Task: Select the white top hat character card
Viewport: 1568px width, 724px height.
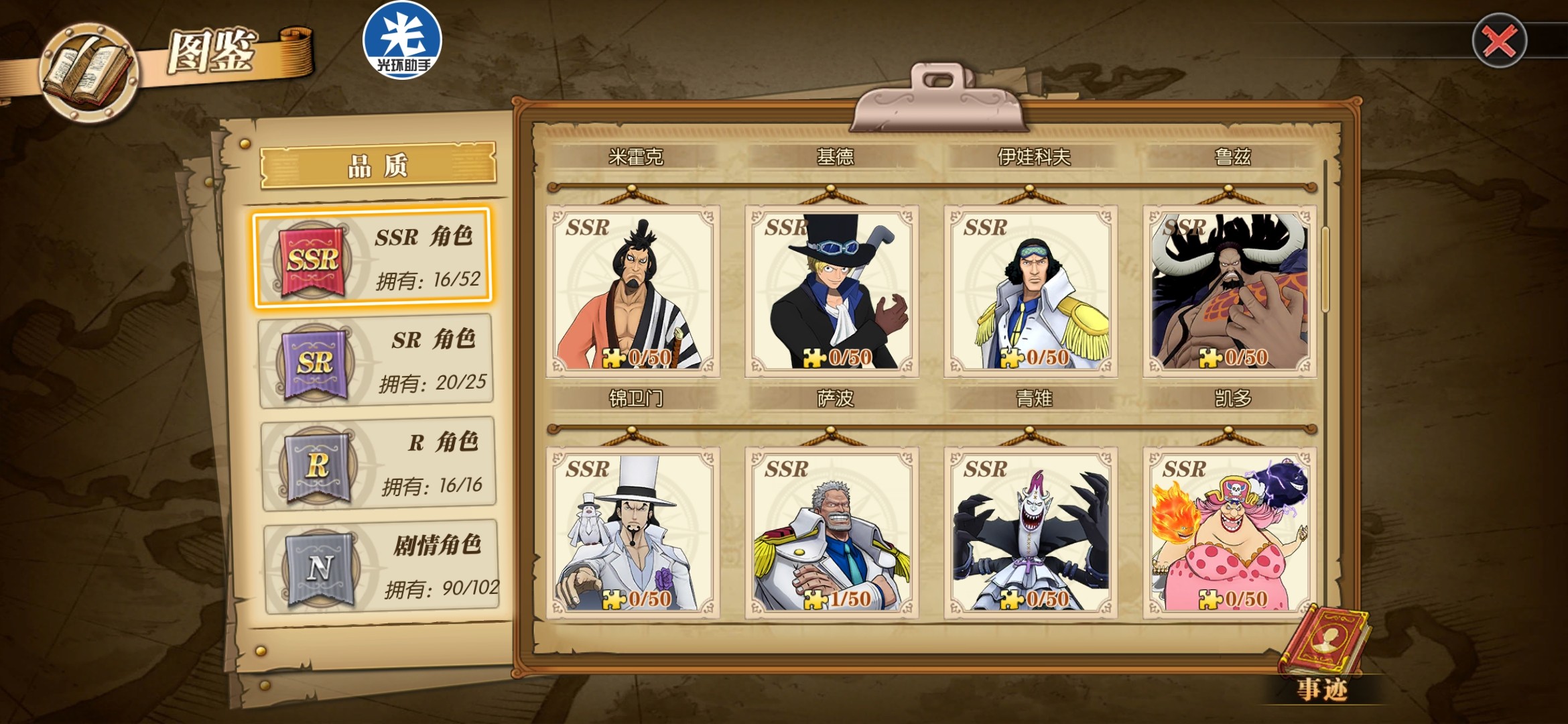Action: pyautogui.click(x=633, y=533)
